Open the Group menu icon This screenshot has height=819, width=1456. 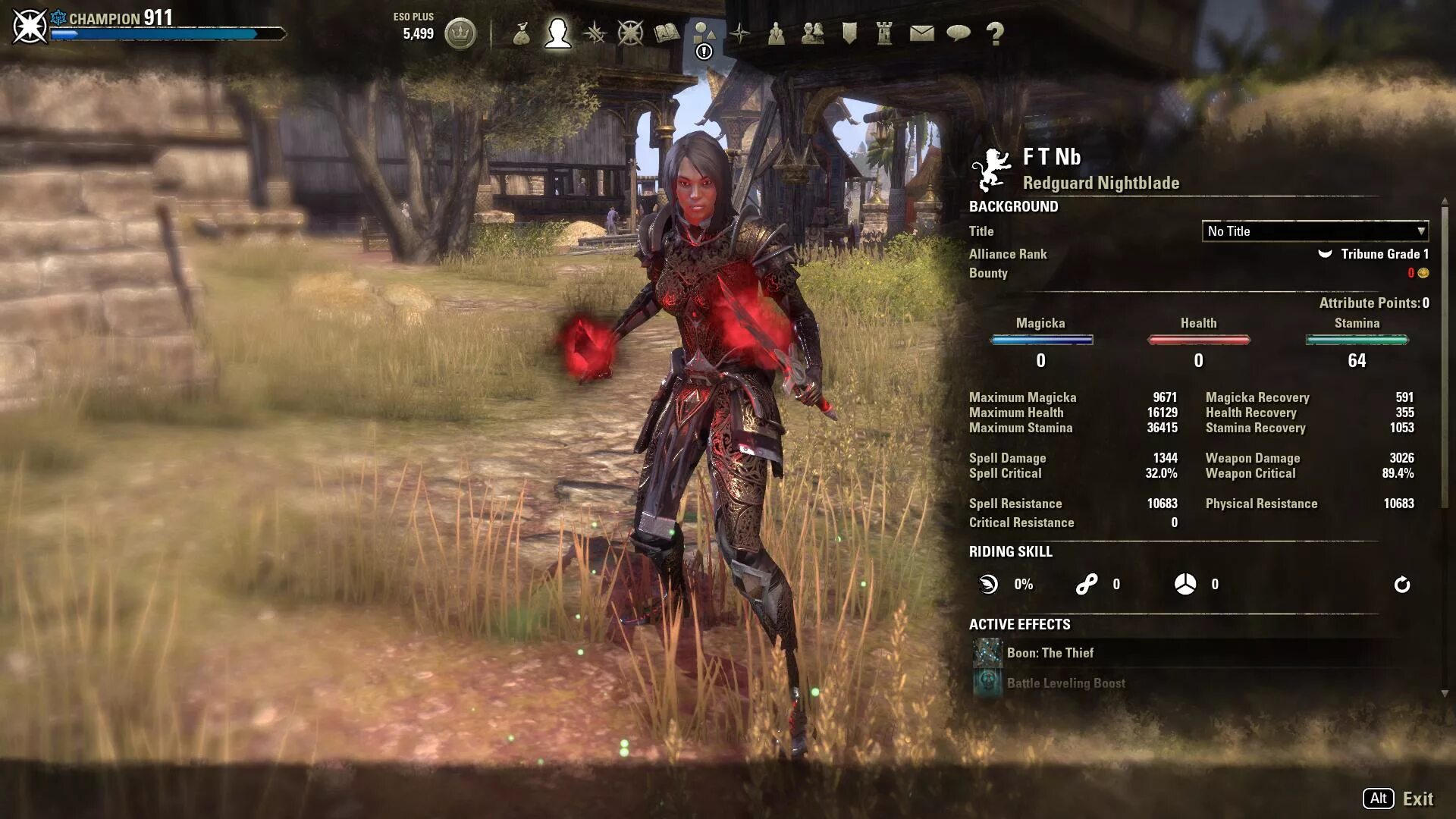coord(776,33)
